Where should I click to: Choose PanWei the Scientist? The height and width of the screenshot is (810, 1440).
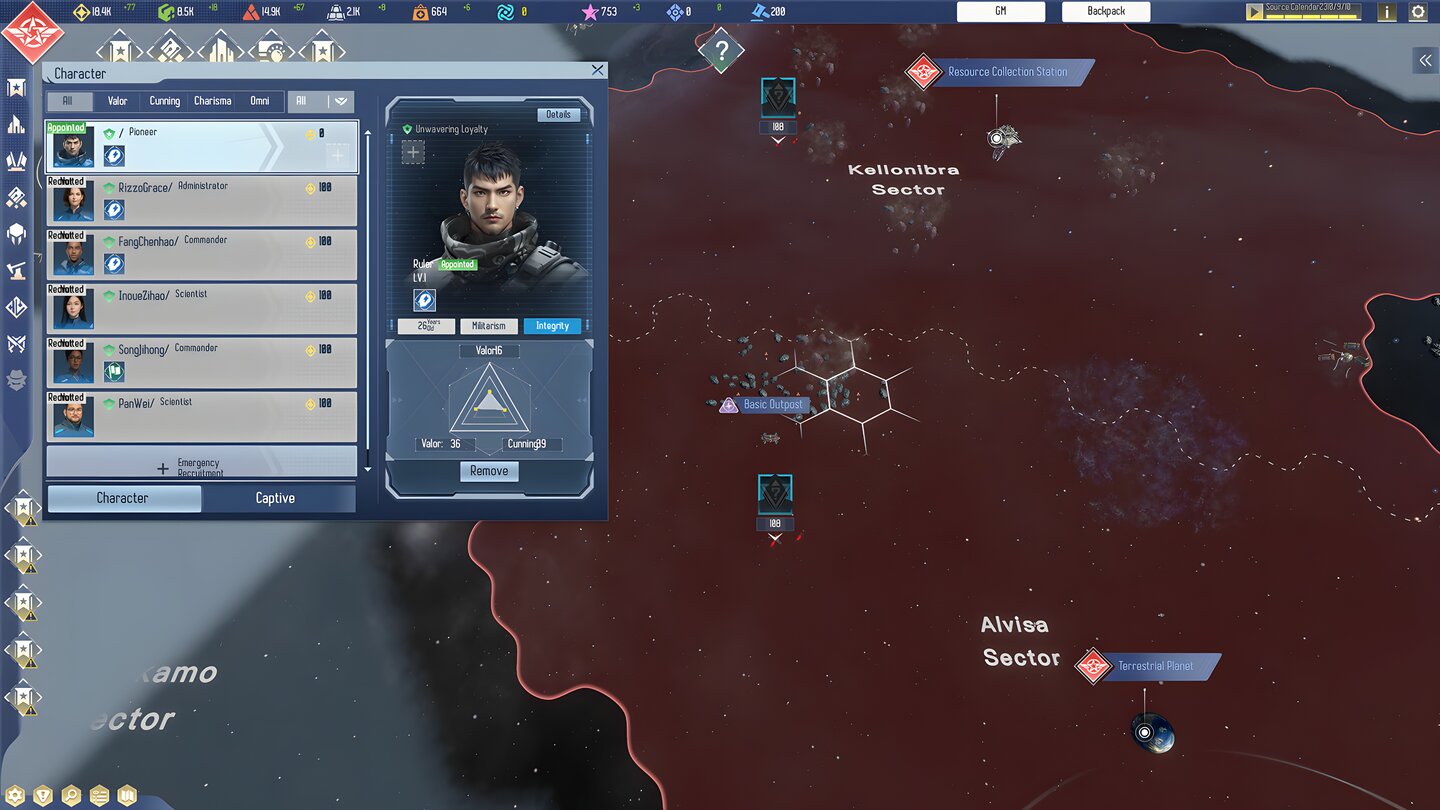point(201,417)
